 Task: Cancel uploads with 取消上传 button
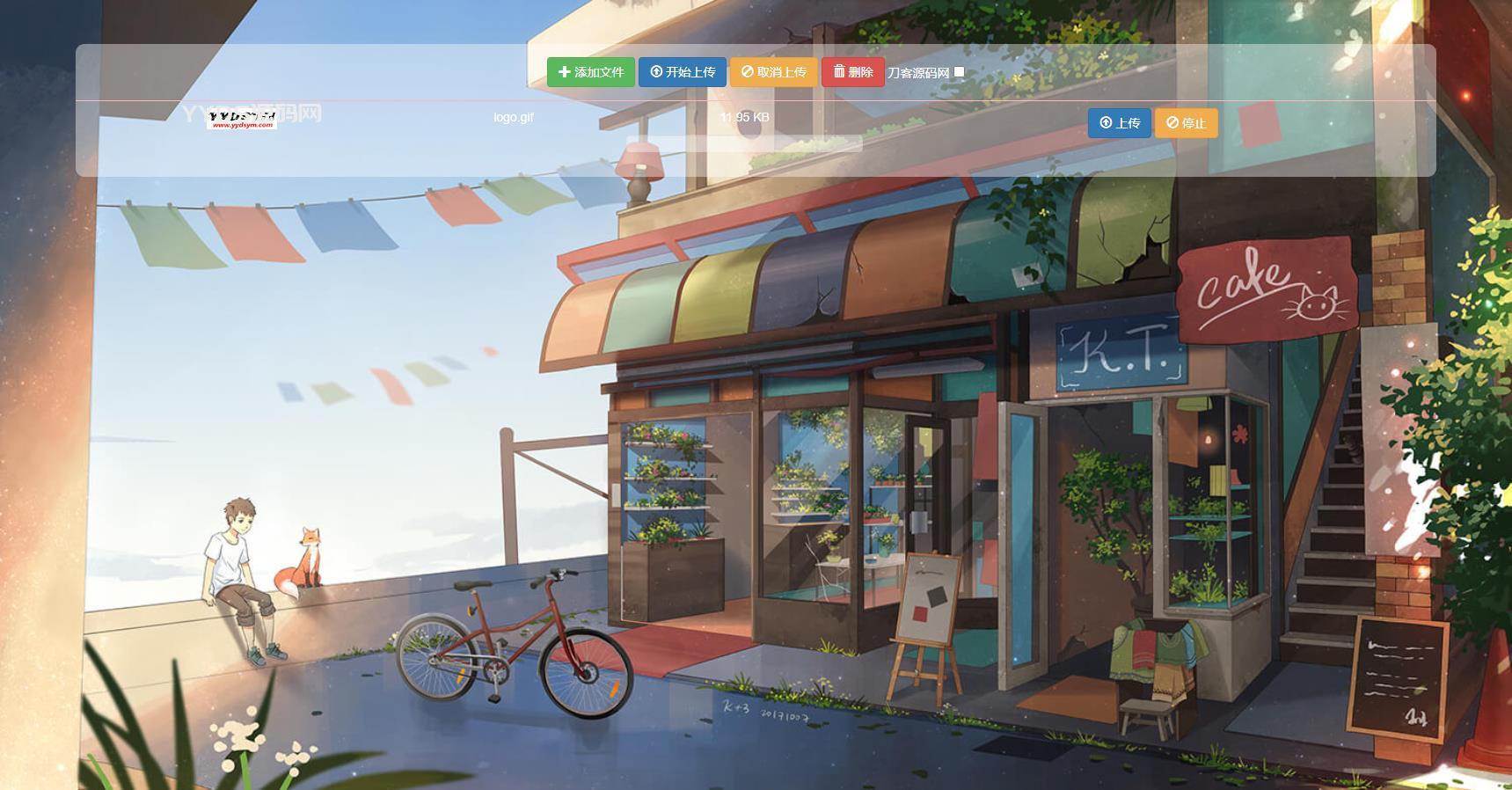click(x=773, y=72)
